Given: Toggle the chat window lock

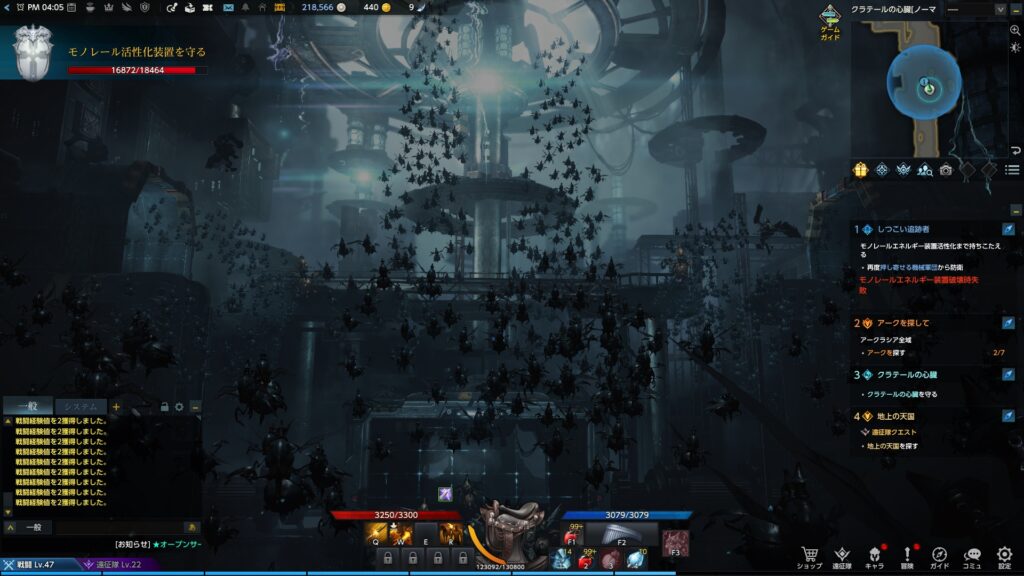Looking at the screenshot, I should [x=165, y=407].
